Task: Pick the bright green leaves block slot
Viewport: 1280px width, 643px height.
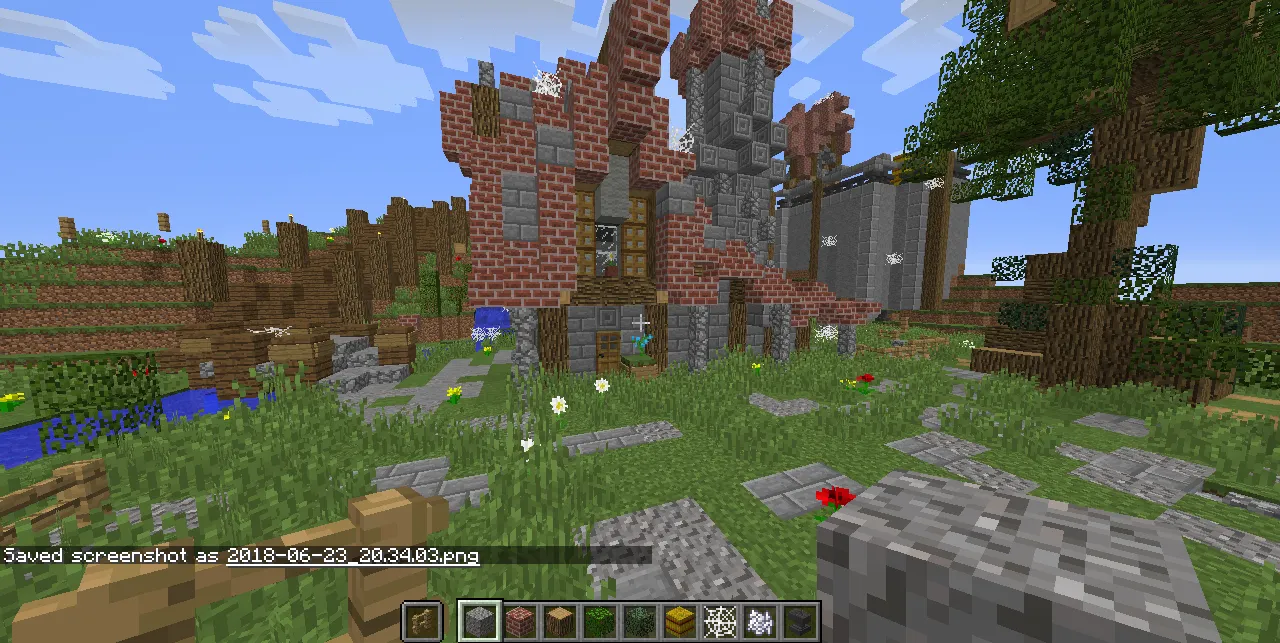Action: [x=599, y=621]
